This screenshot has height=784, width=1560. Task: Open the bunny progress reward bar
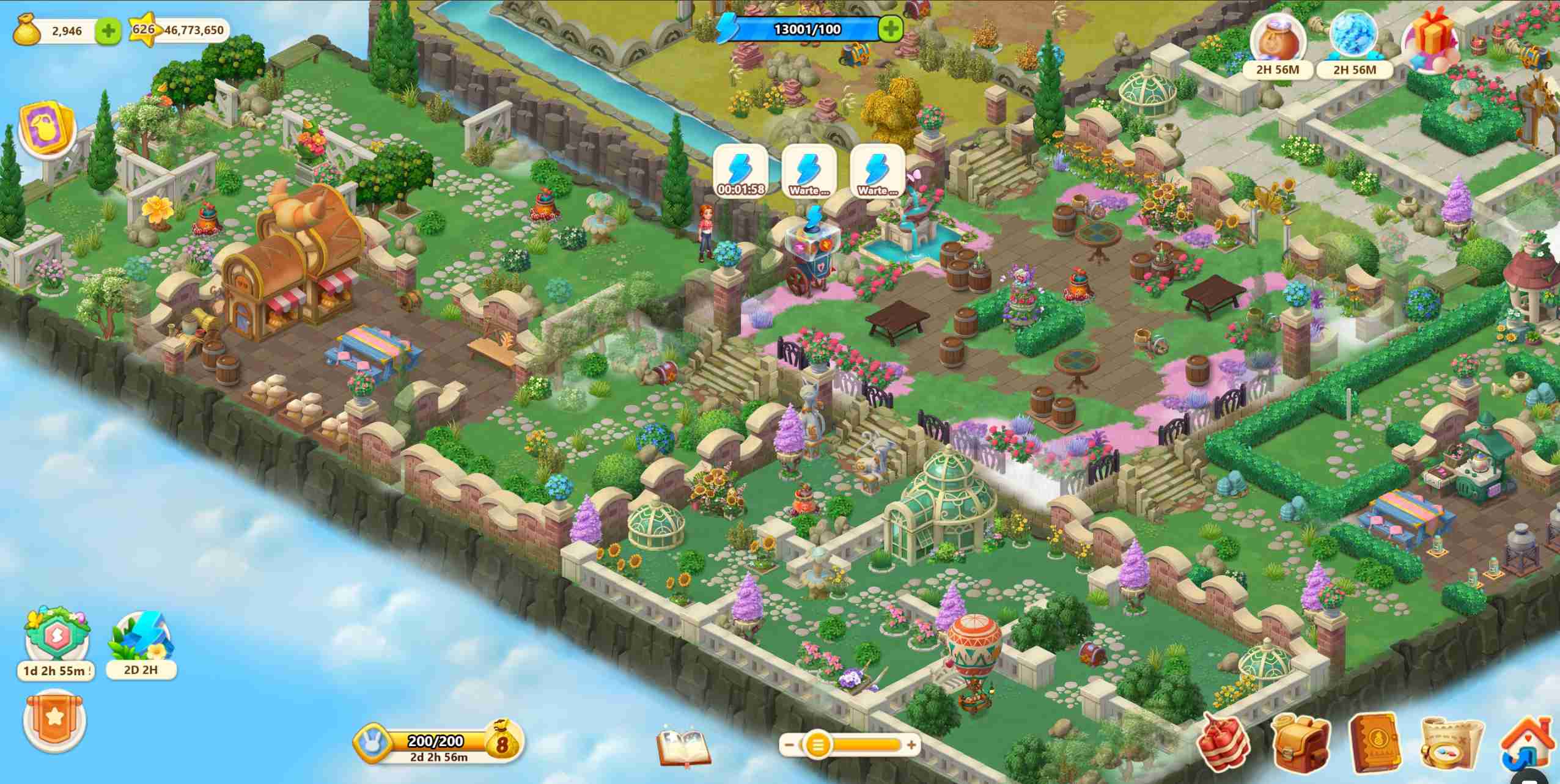pos(437,745)
